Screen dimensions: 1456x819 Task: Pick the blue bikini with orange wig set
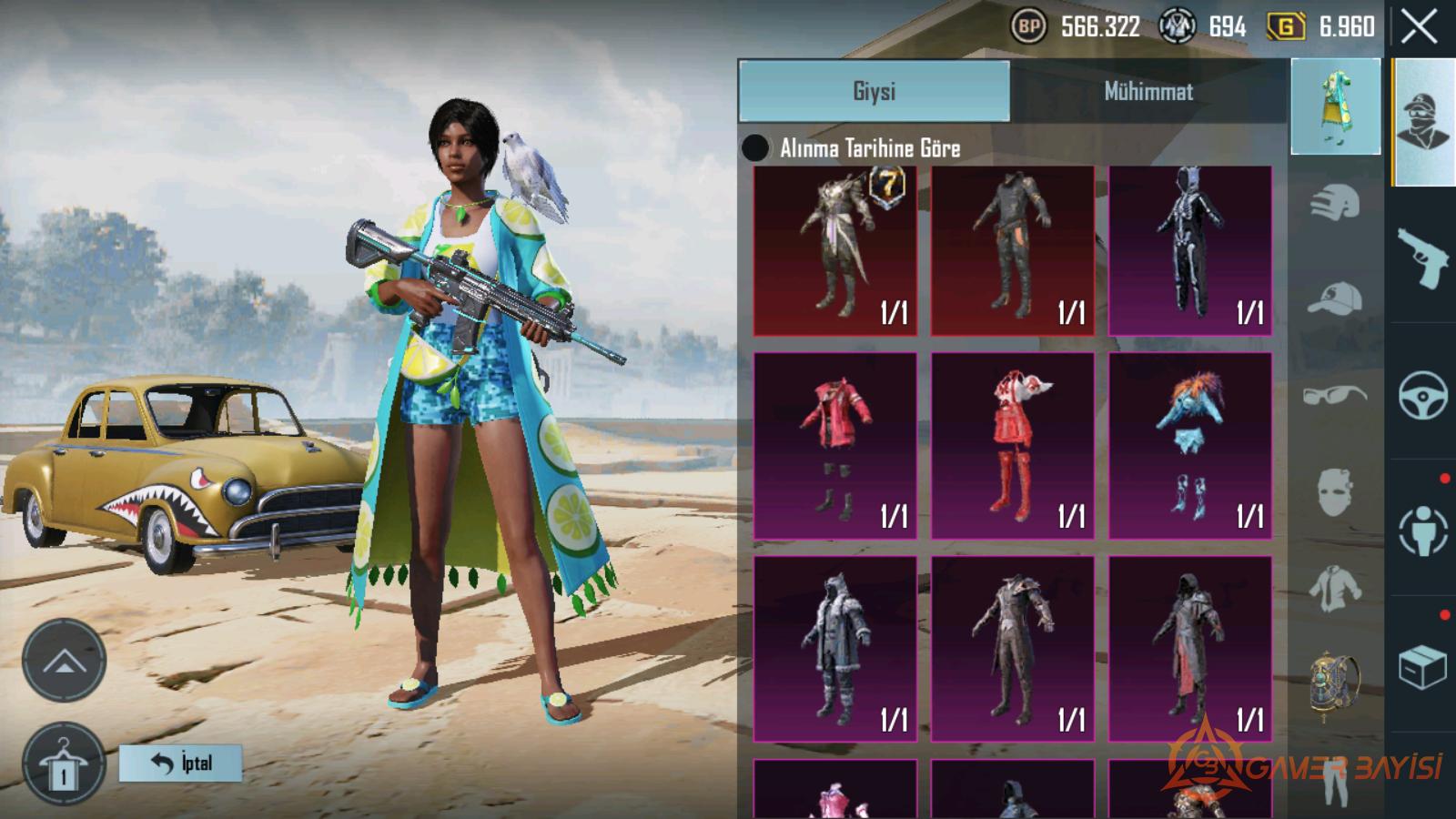tap(1189, 446)
